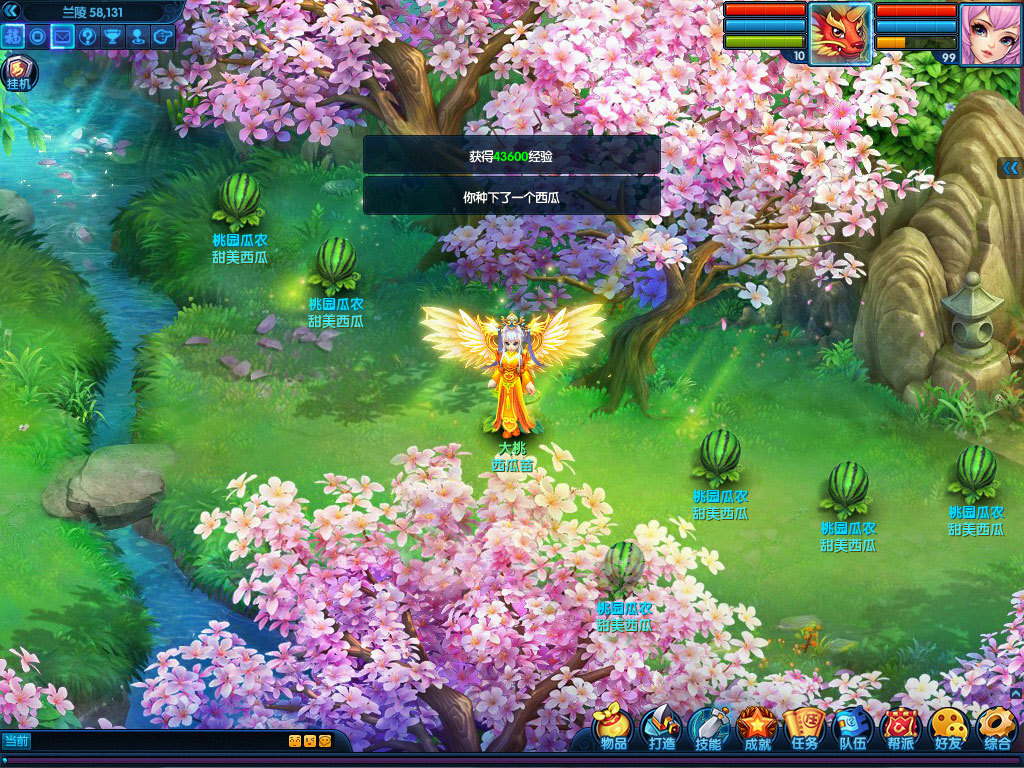Open the trophy rankings icon
Image resolution: width=1024 pixels, height=768 pixels.
[113, 37]
